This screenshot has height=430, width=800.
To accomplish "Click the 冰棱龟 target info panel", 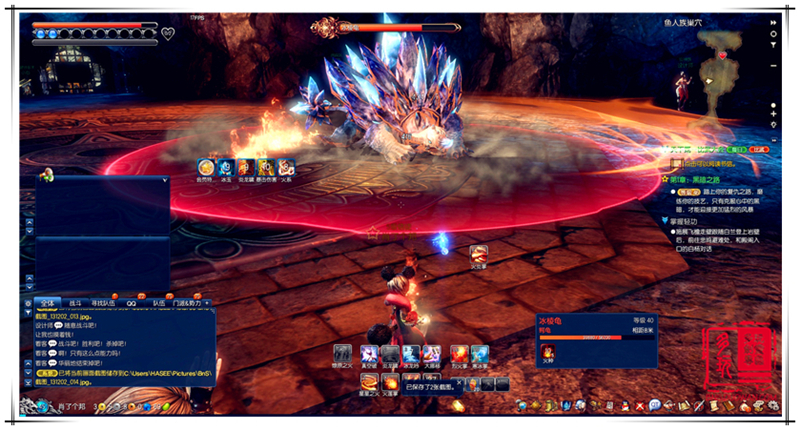I will coord(596,342).
